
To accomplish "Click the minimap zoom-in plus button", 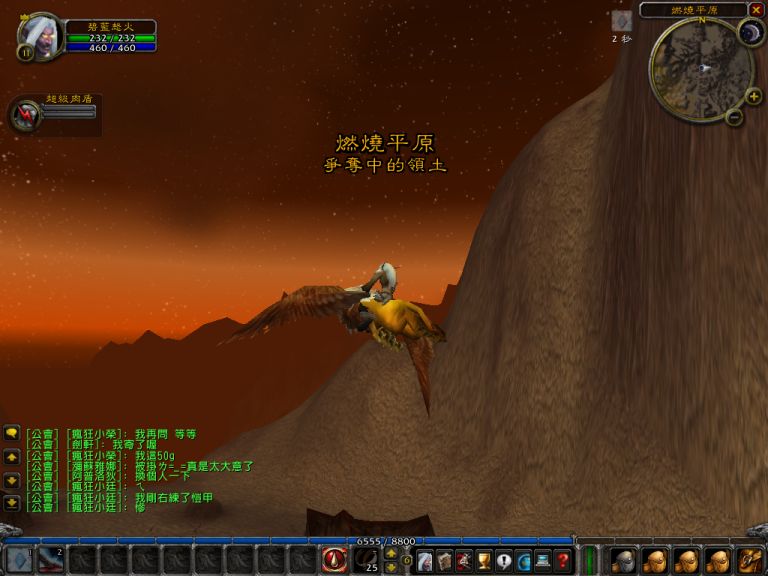I will point(753,96).
